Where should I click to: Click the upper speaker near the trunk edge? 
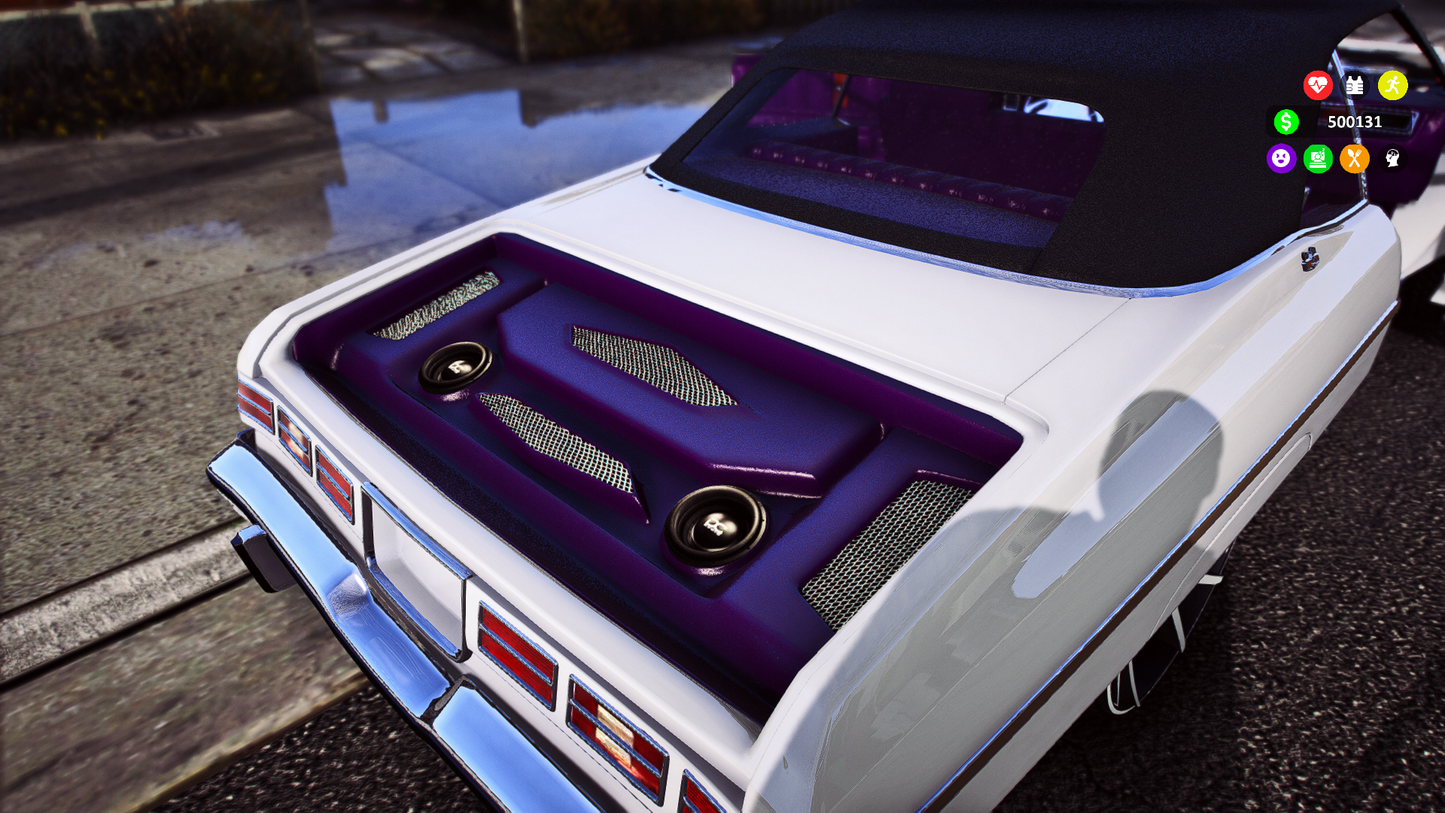[457, 367]
